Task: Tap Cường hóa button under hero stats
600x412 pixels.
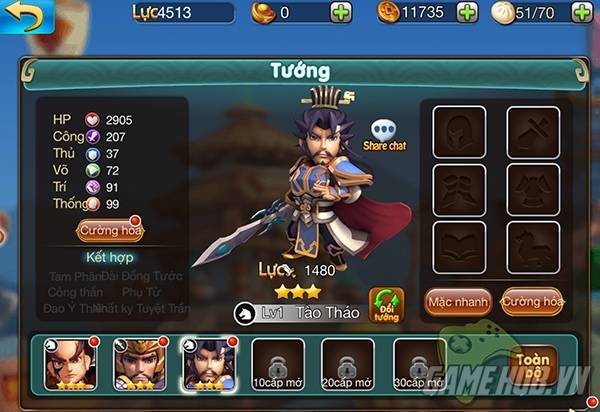Action: [x=109, y=231]
